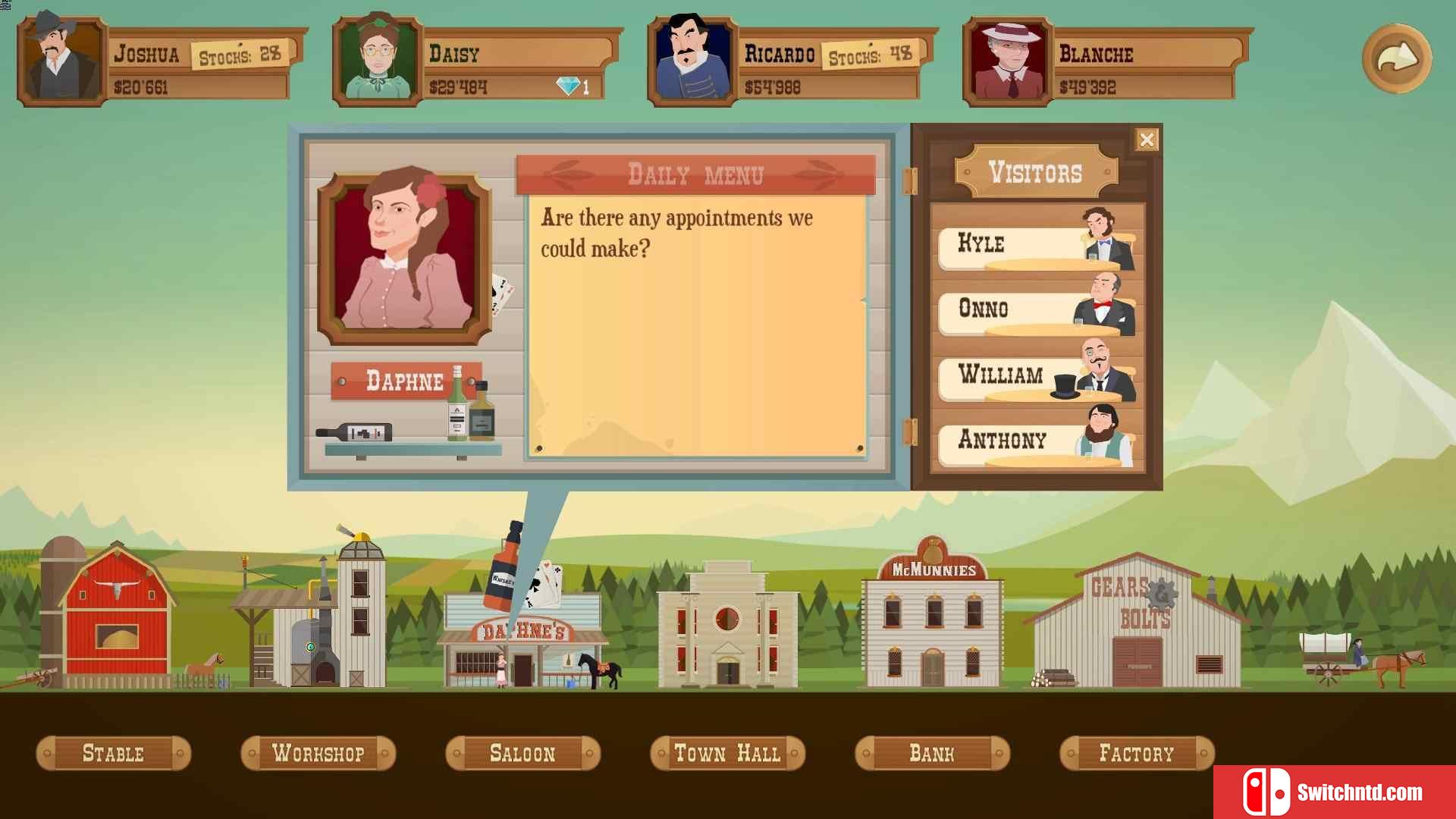The width and height of the screenshot is (1456, 819).
Task: Go to the Factory
Action: [1137, 754]
